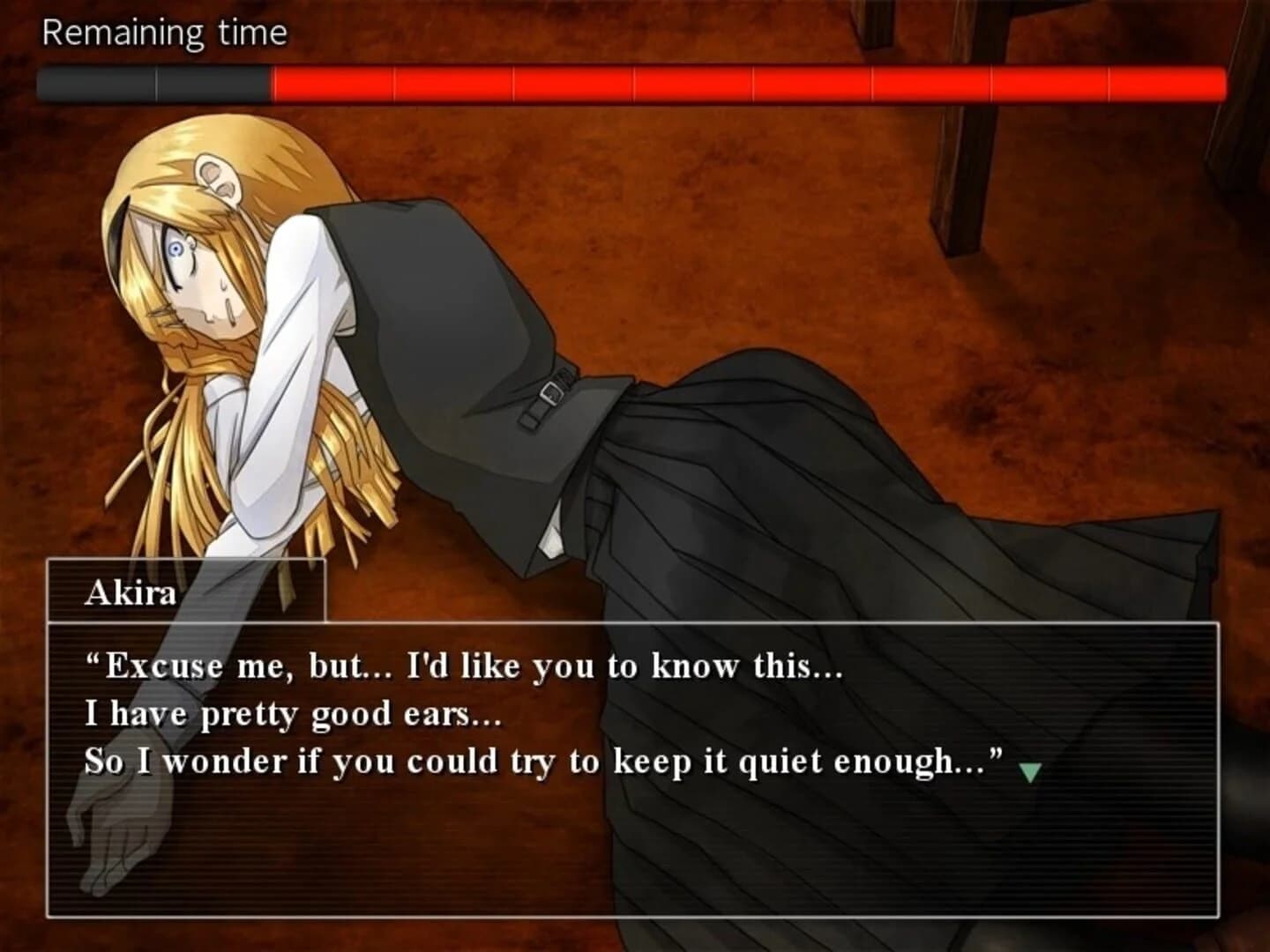
Task: Select the Akira name tab above the dialogue
Action: [132, 592]
